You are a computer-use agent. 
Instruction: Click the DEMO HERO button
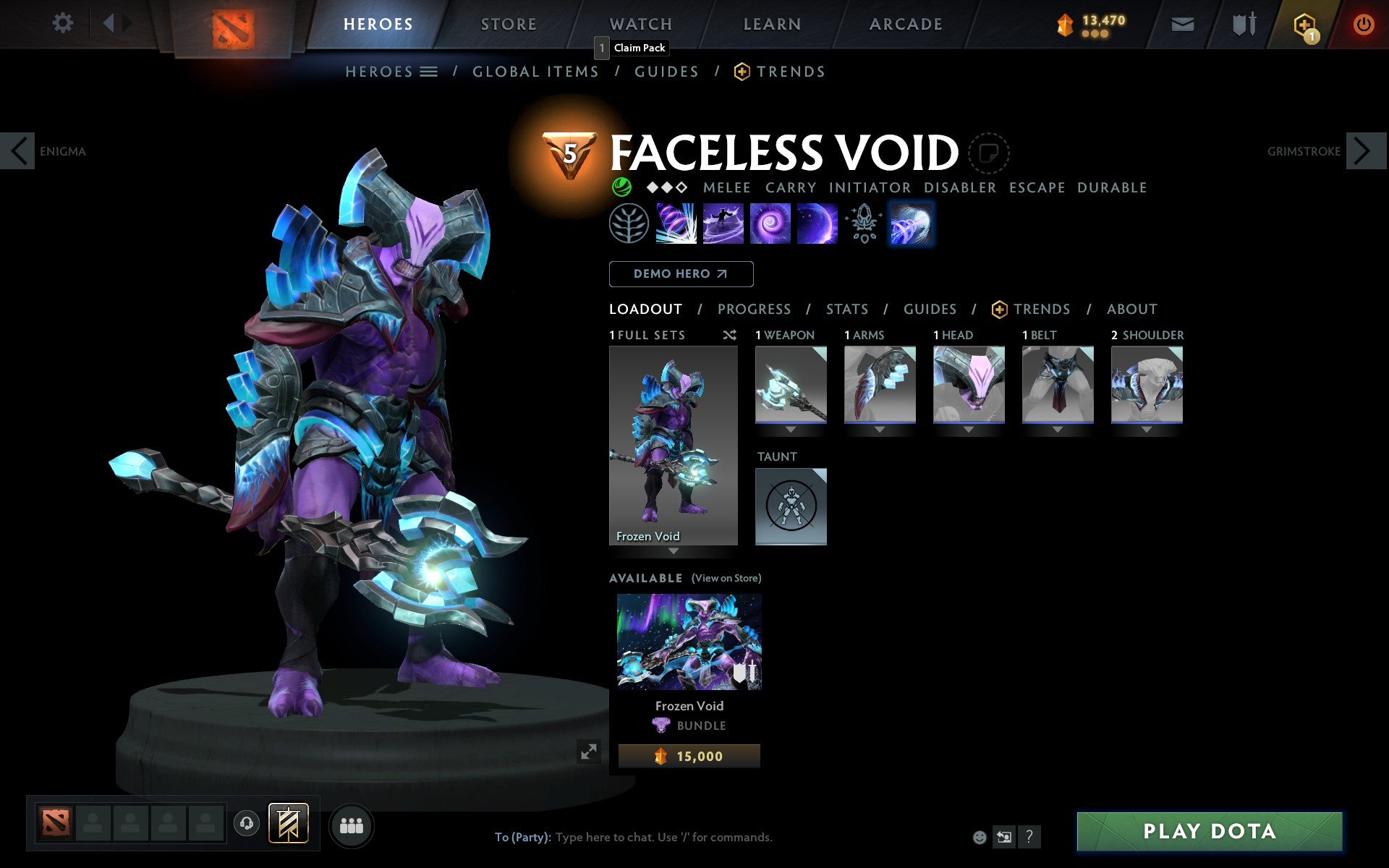click(x=681, y=273)
